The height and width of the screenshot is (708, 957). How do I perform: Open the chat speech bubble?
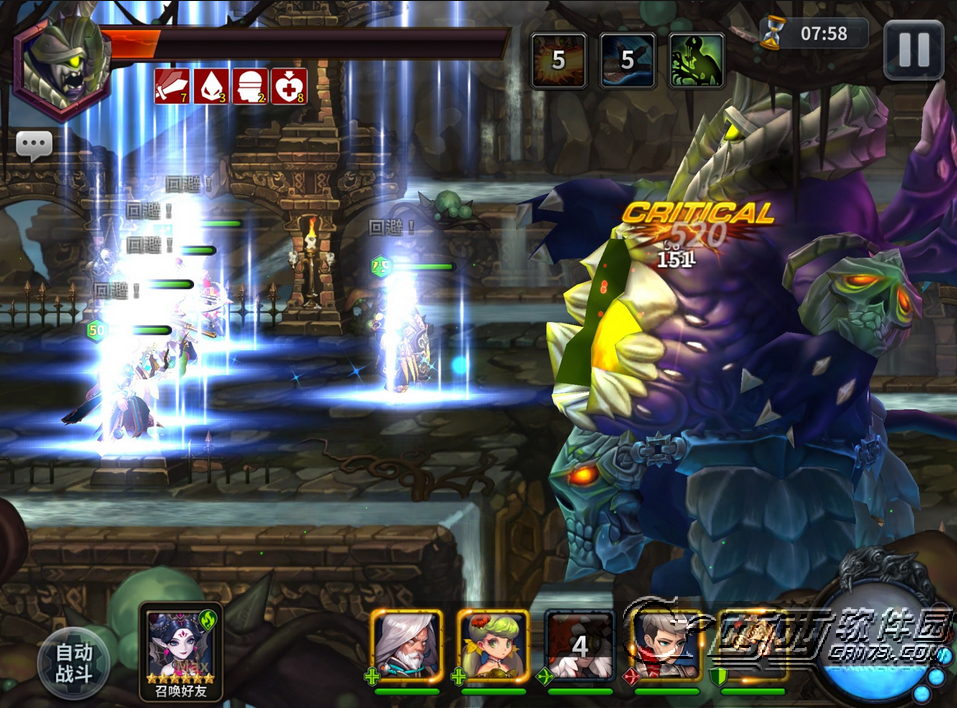click(x=34, y=145)
